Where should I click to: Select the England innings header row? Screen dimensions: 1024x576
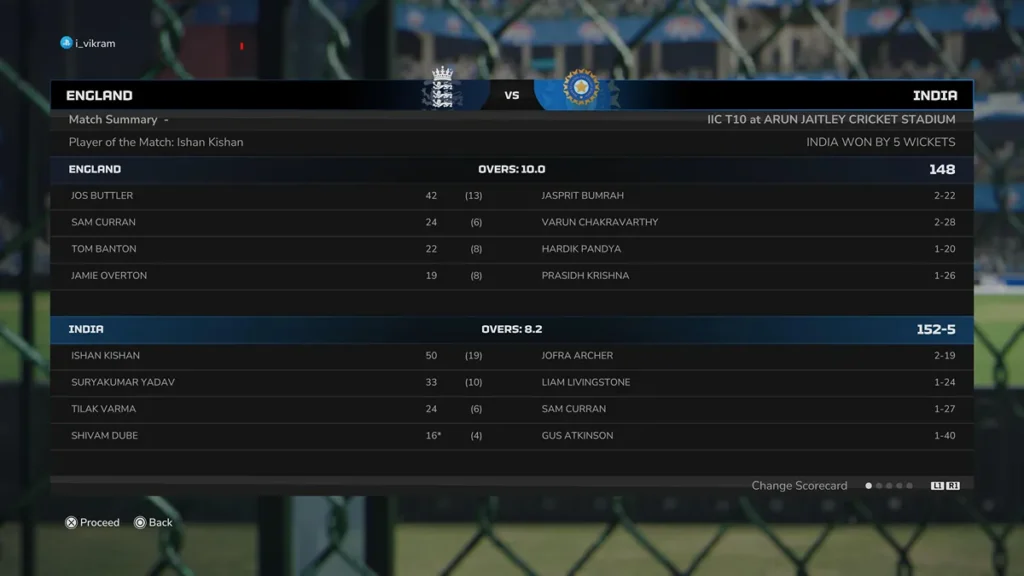coord(511,169)
